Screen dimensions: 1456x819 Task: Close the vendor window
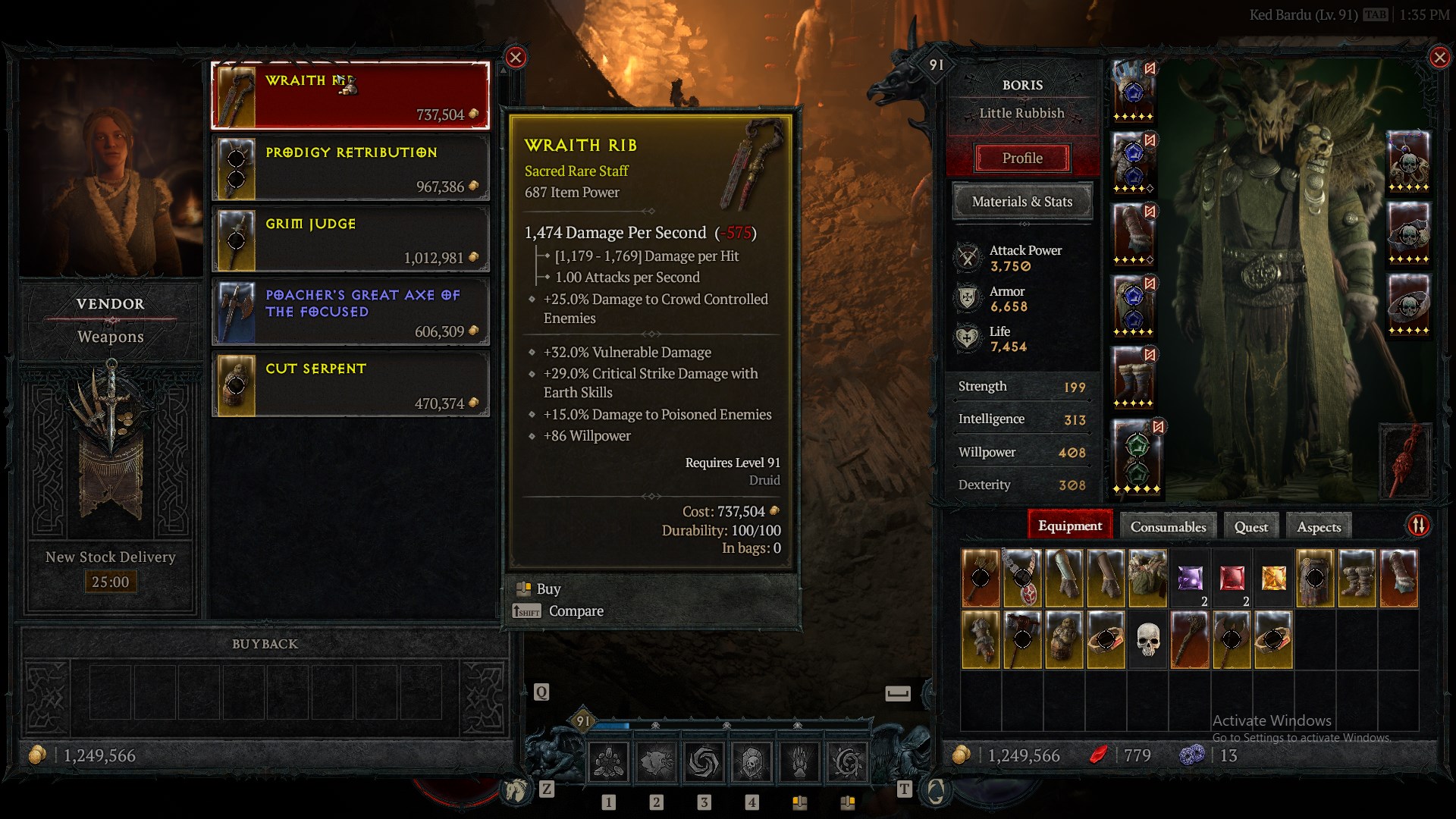coord(516,58)
